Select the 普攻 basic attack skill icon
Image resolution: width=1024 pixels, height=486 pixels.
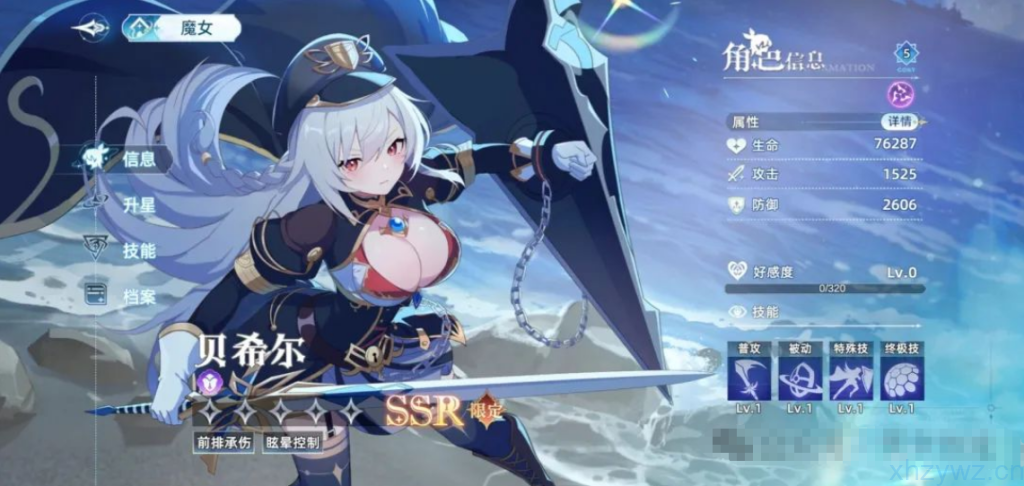tap(748, 378)
